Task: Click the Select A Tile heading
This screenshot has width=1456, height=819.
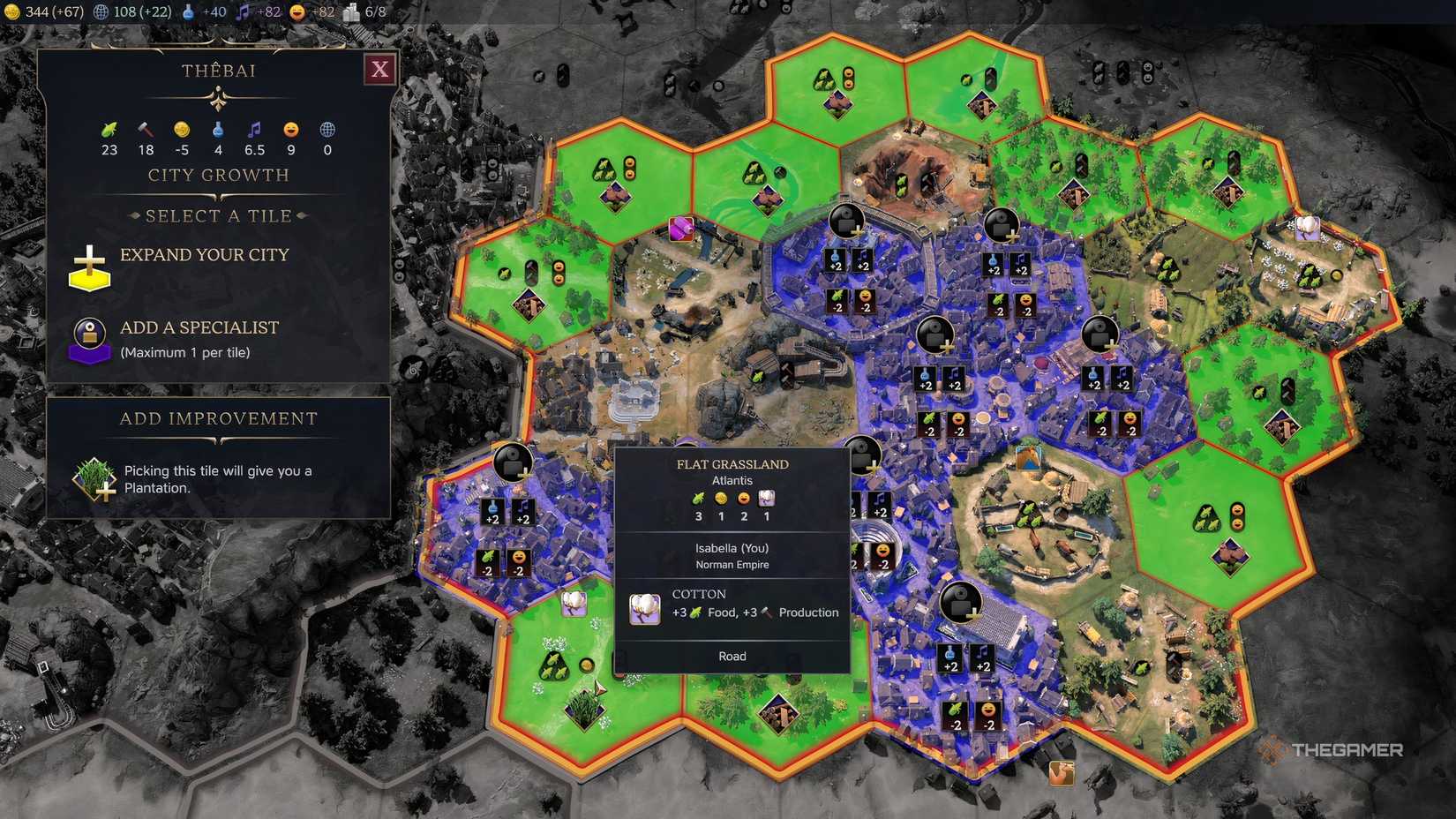Action: coord(218,216)
